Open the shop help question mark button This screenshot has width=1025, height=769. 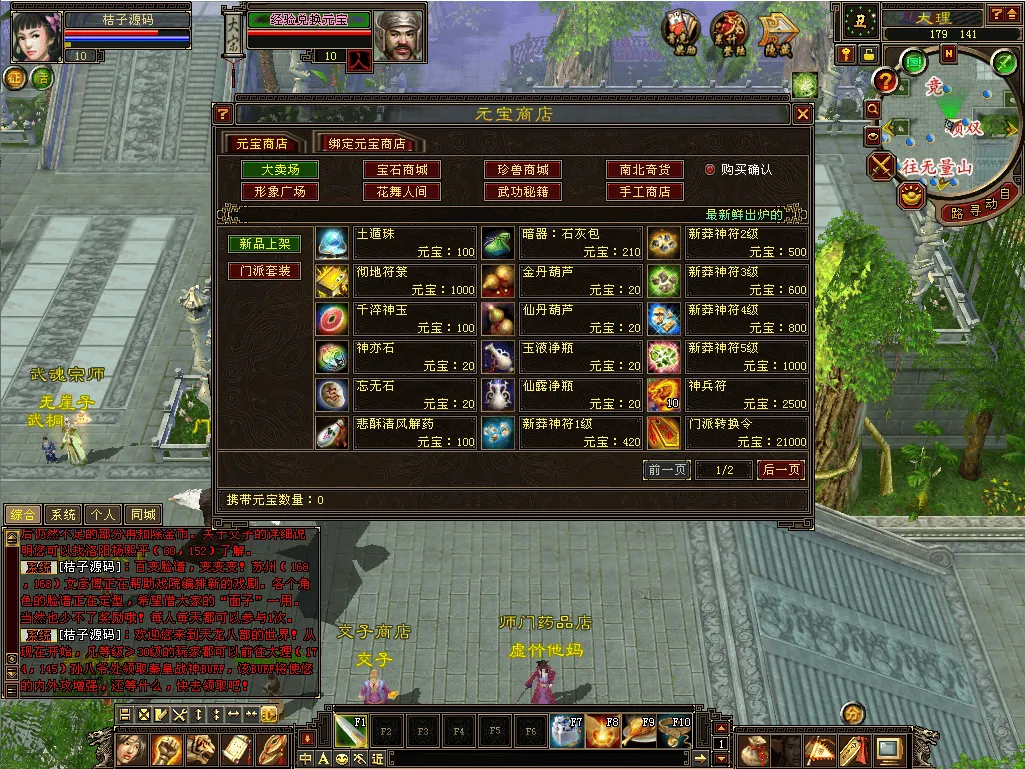coord(223,114)
